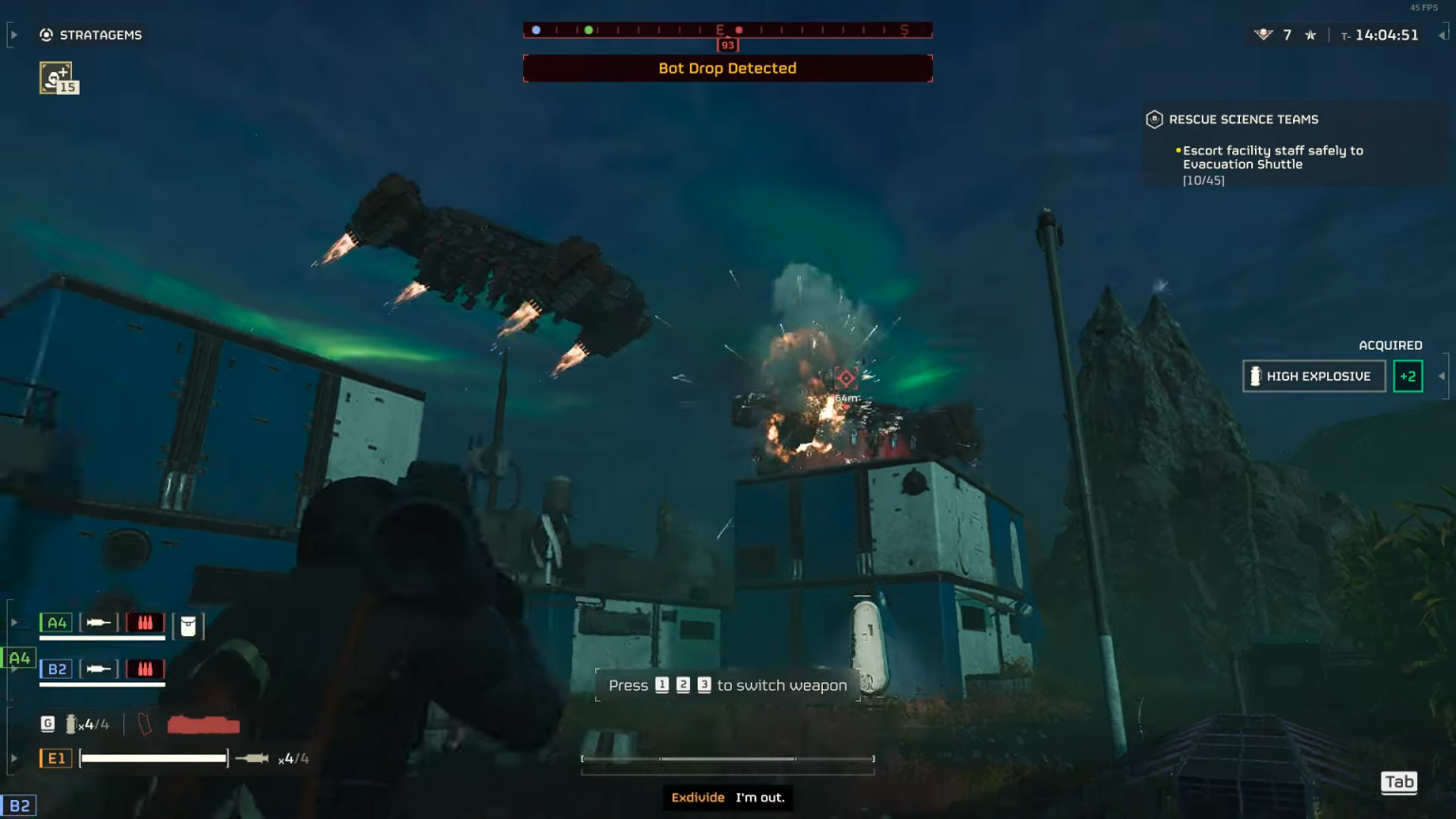Click the Bot Drop Detected banner
Image resolution: width=1456 pixels, height=819 pixels.
(x=727, y=67)
